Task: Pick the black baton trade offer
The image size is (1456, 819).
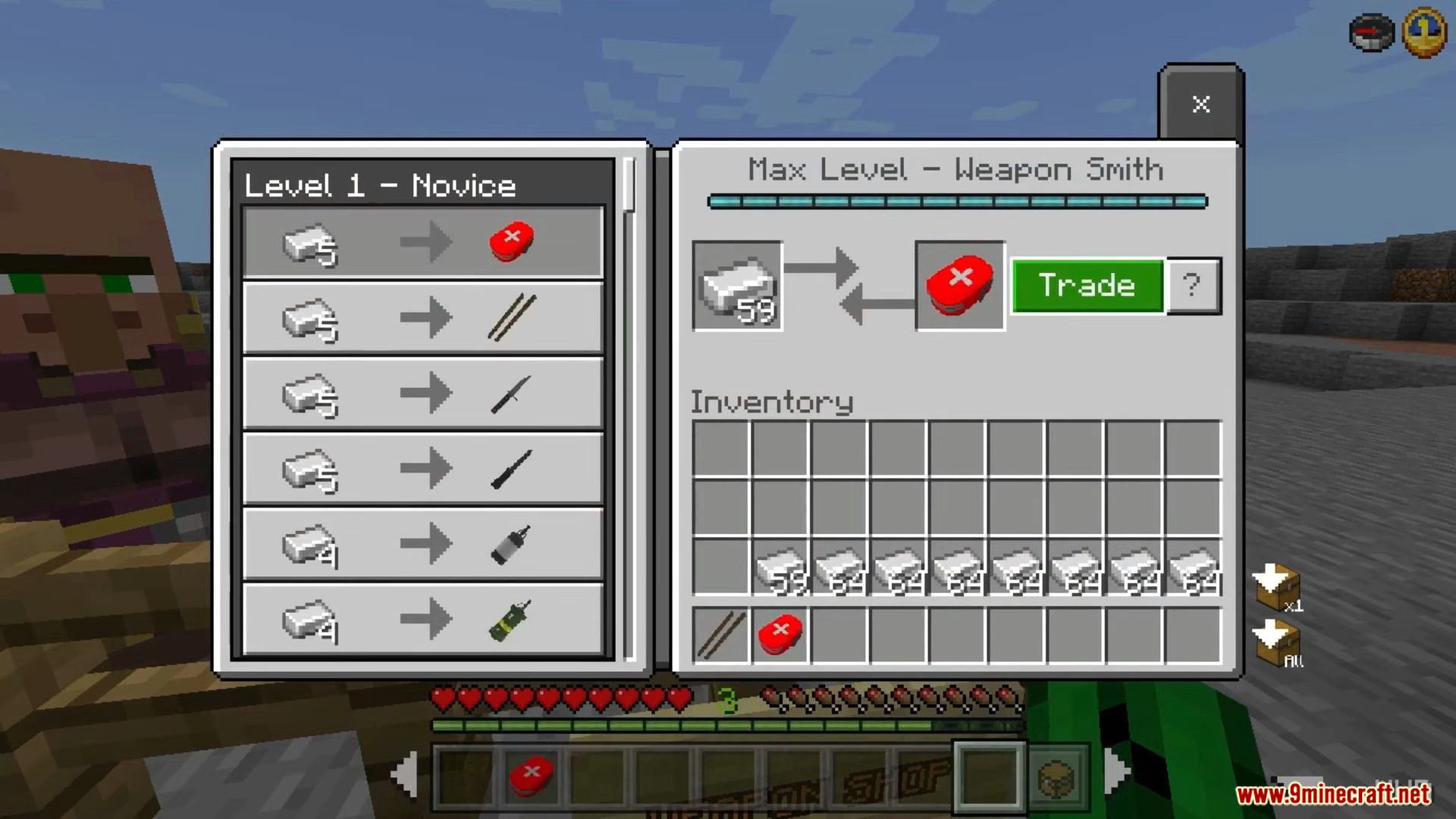Action: pyautogui.click(x=423, y=468)
